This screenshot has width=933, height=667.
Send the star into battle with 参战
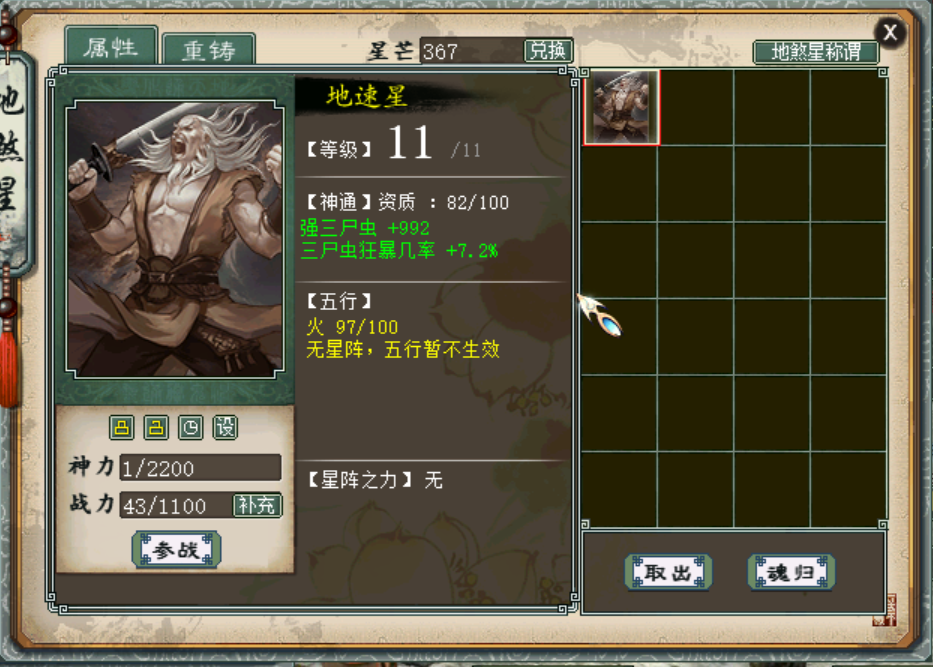click(176, 550)
